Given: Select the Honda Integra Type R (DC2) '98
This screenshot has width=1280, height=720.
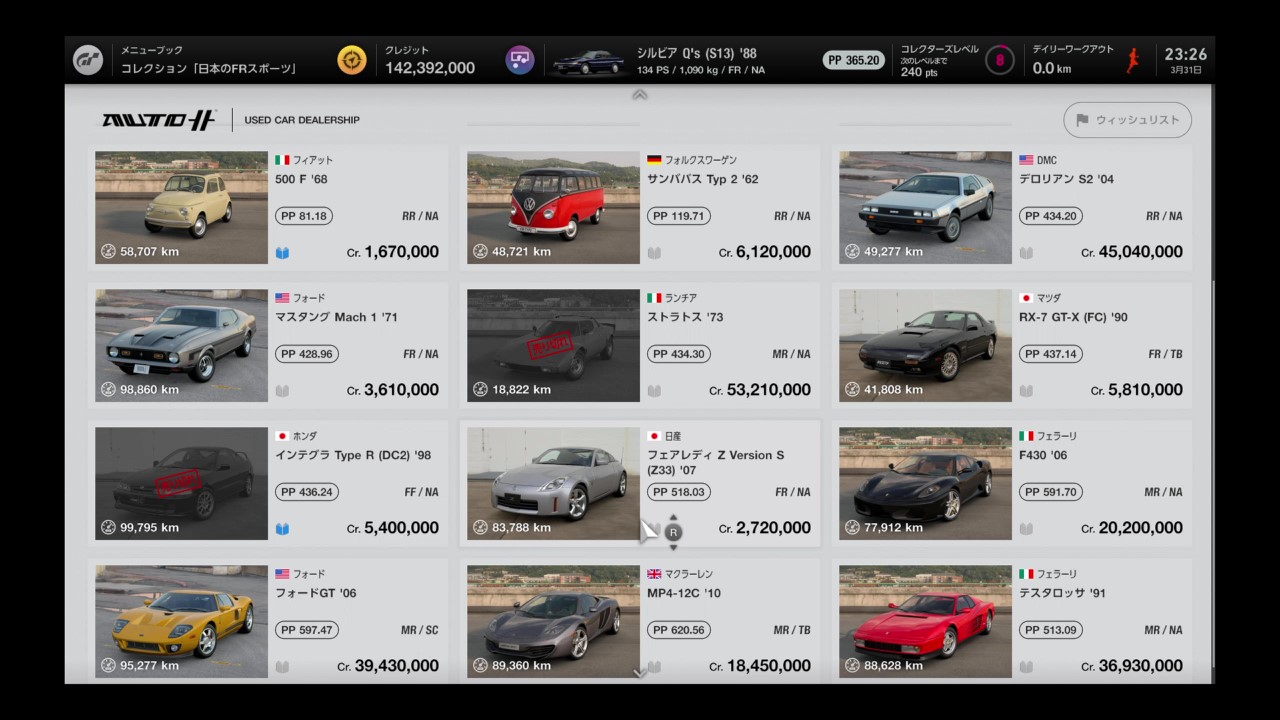Looking at the screenshot, I should click(x=268, y=484).
